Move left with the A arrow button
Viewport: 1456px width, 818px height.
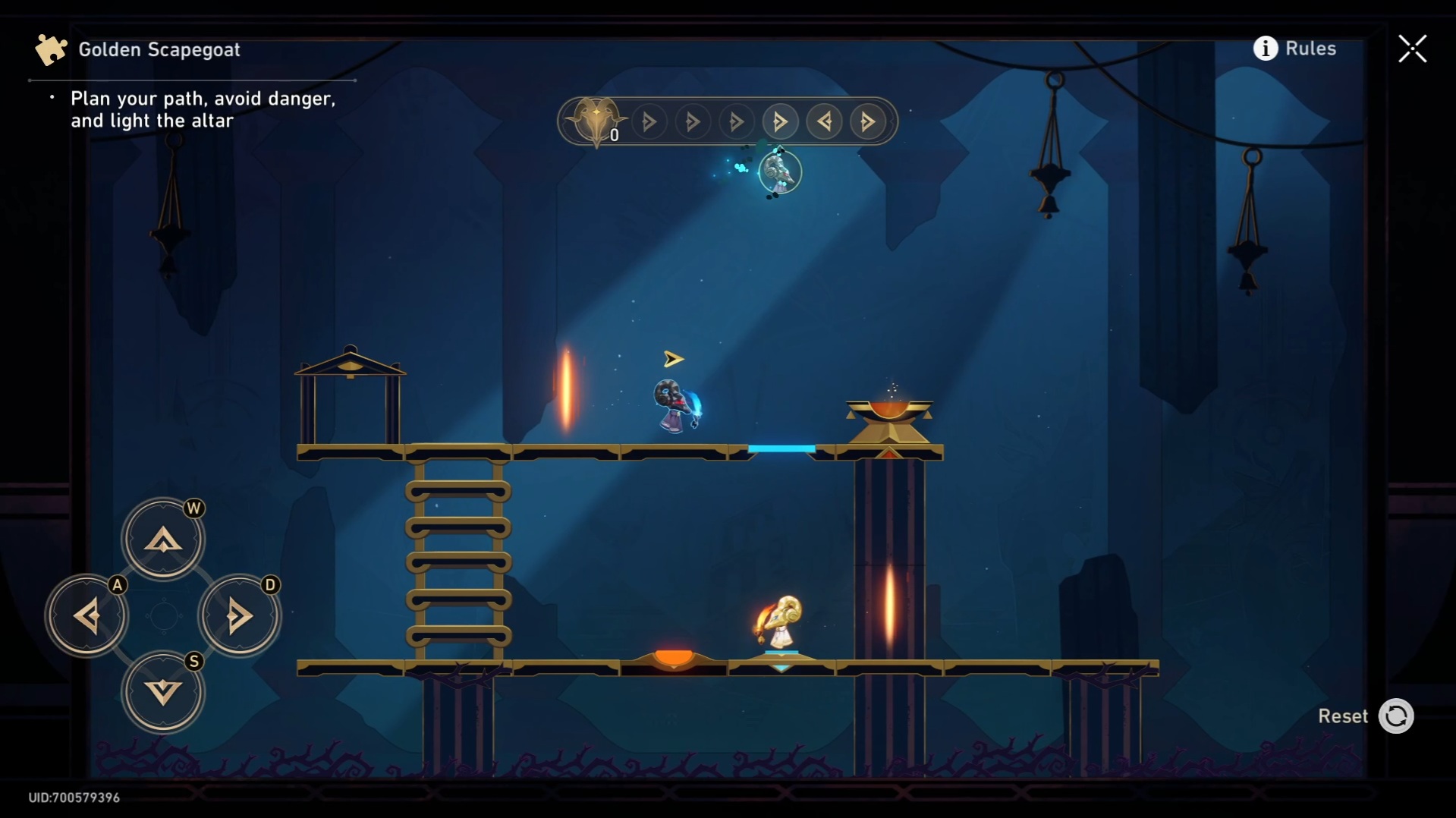(87, 615)
